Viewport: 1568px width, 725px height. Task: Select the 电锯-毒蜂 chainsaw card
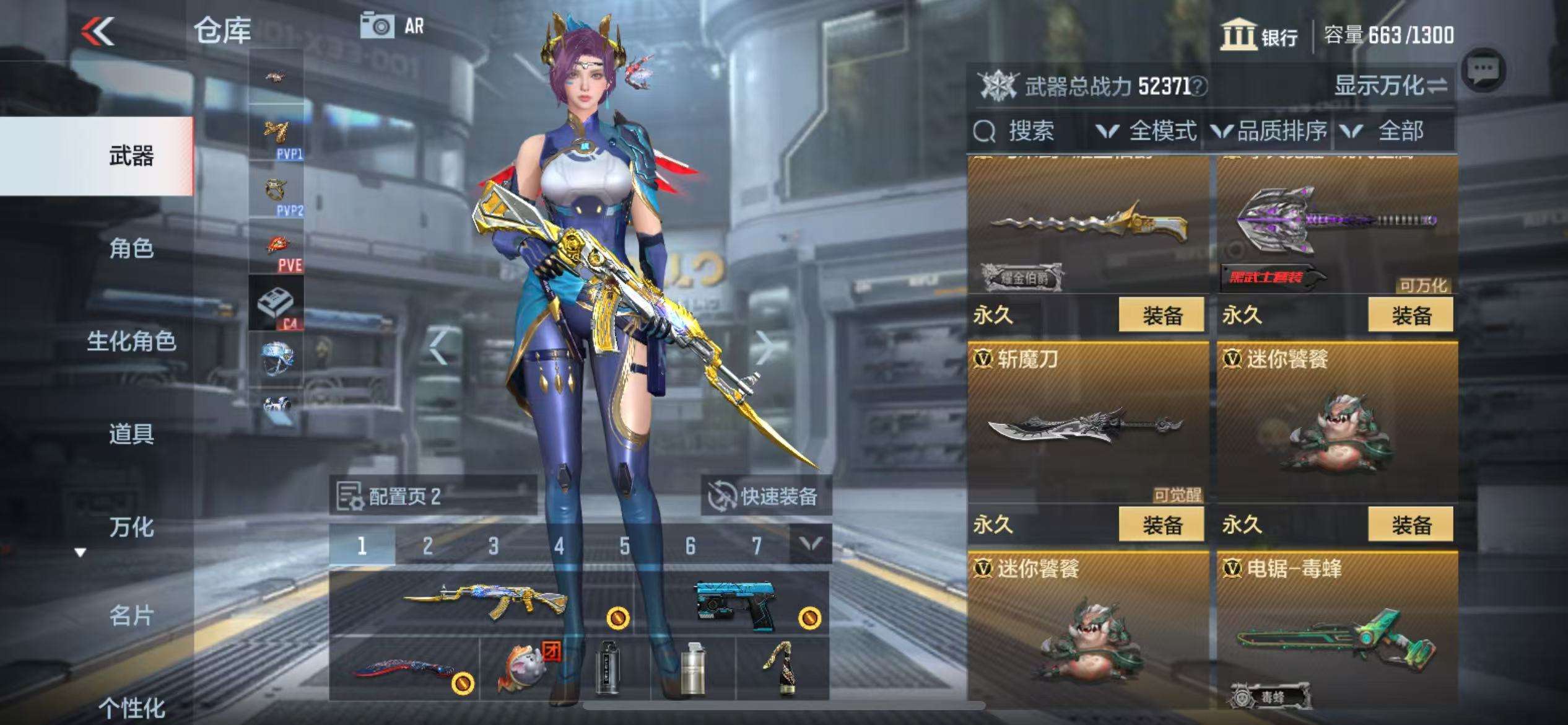click(x=1336, y=632)
